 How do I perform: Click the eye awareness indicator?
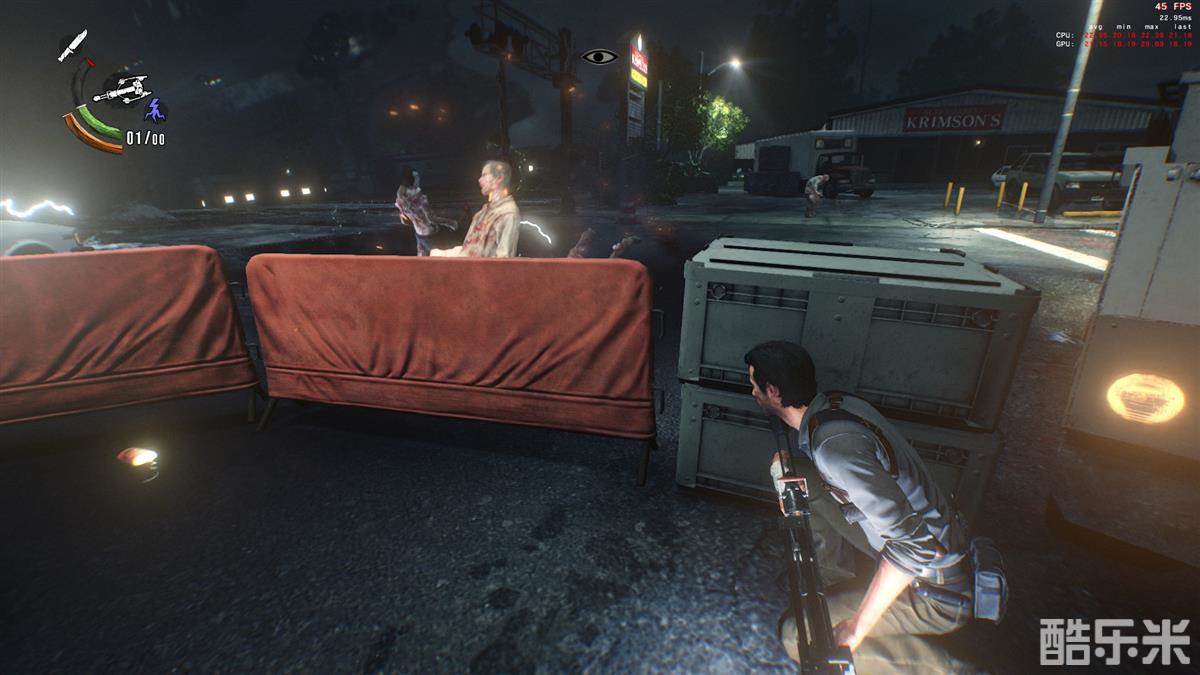pos(599,57)
